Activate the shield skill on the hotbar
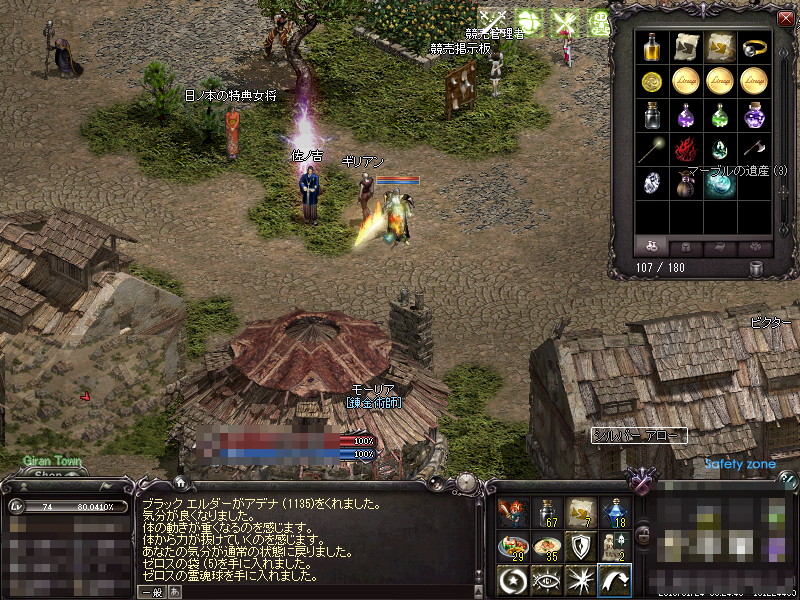The width and height of the screenshot is (800, 600). point(580,546)
